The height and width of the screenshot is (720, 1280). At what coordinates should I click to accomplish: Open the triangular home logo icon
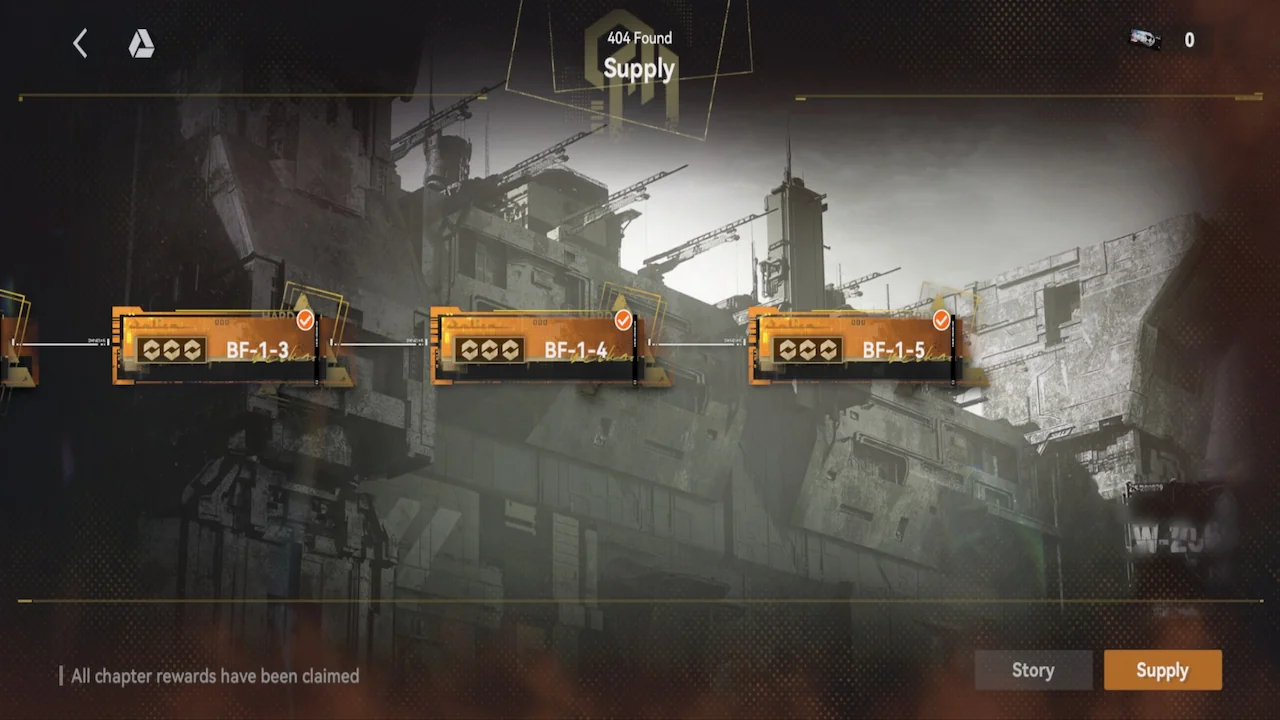click(141, 43)
